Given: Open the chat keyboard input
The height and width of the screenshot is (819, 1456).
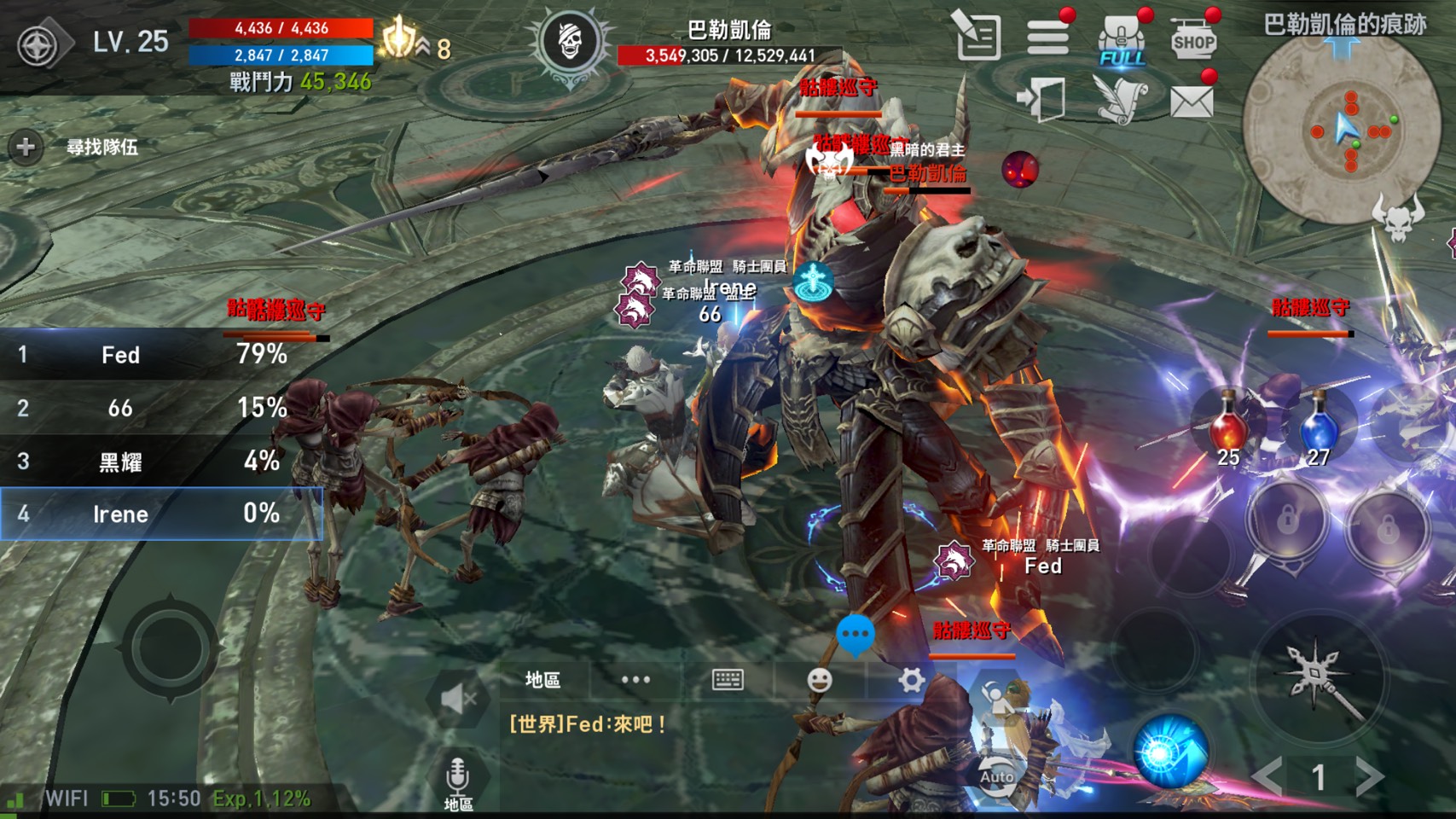Looking at the screenshot, I should (x=728, y=679).
